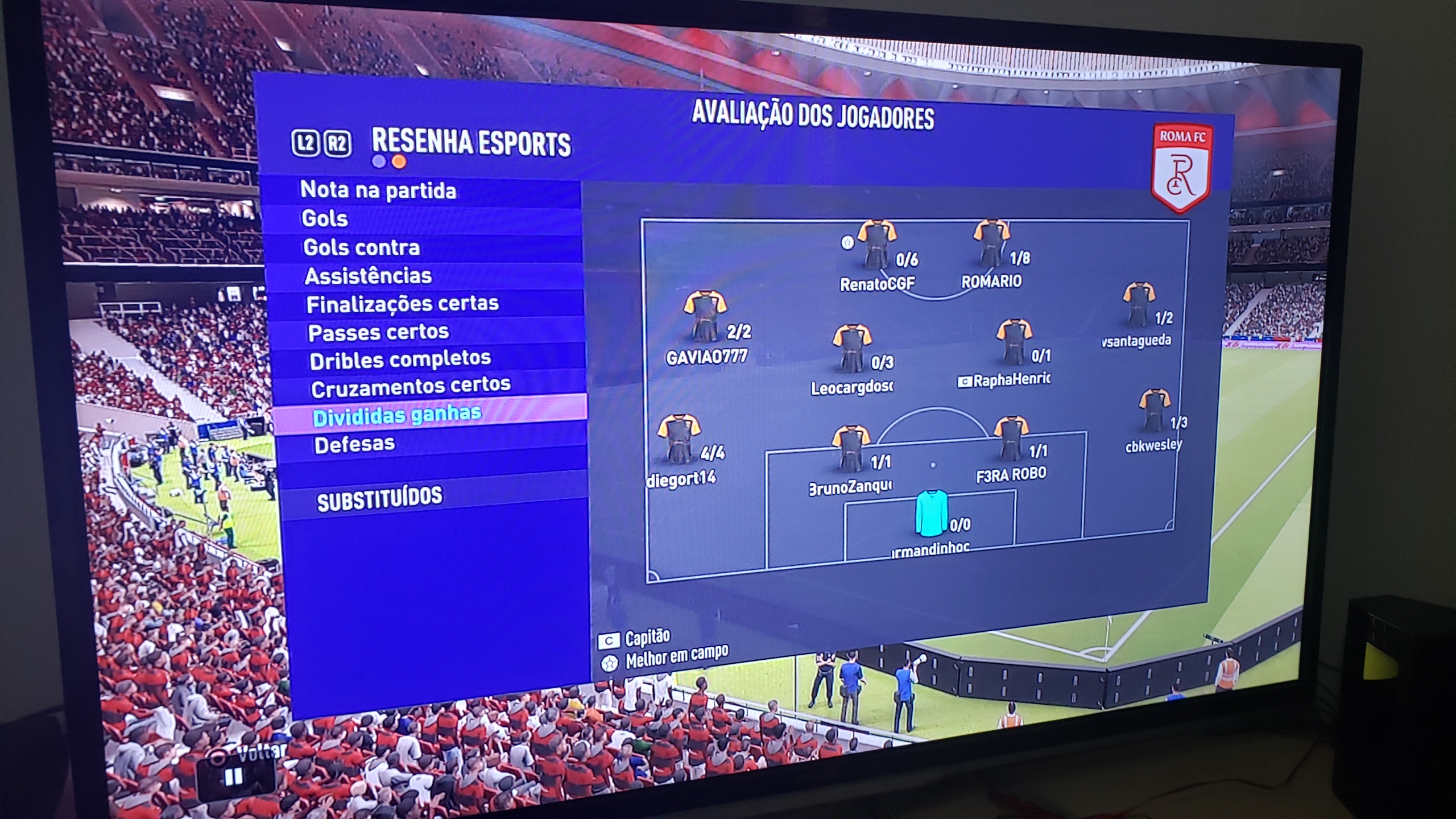Choose captain RaphaHenric's shirt
Image resolution: width=1456 pixels, height=819 pixels.
tap(1014, 342)
